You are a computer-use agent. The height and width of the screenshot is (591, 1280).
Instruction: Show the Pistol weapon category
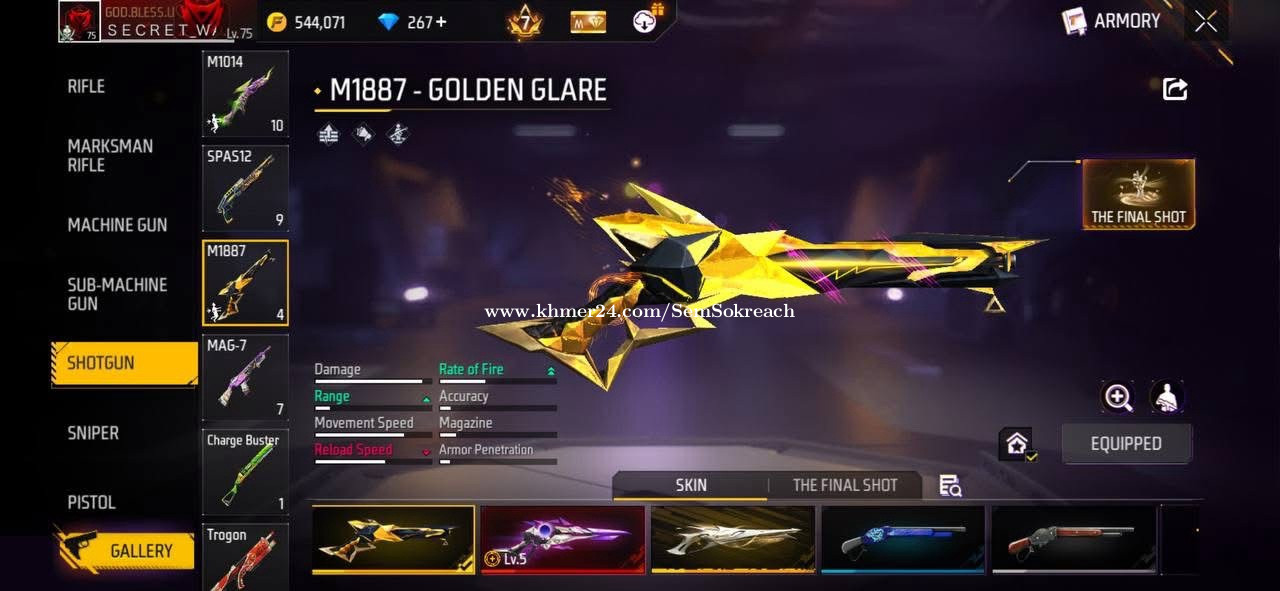pos(91,502)
